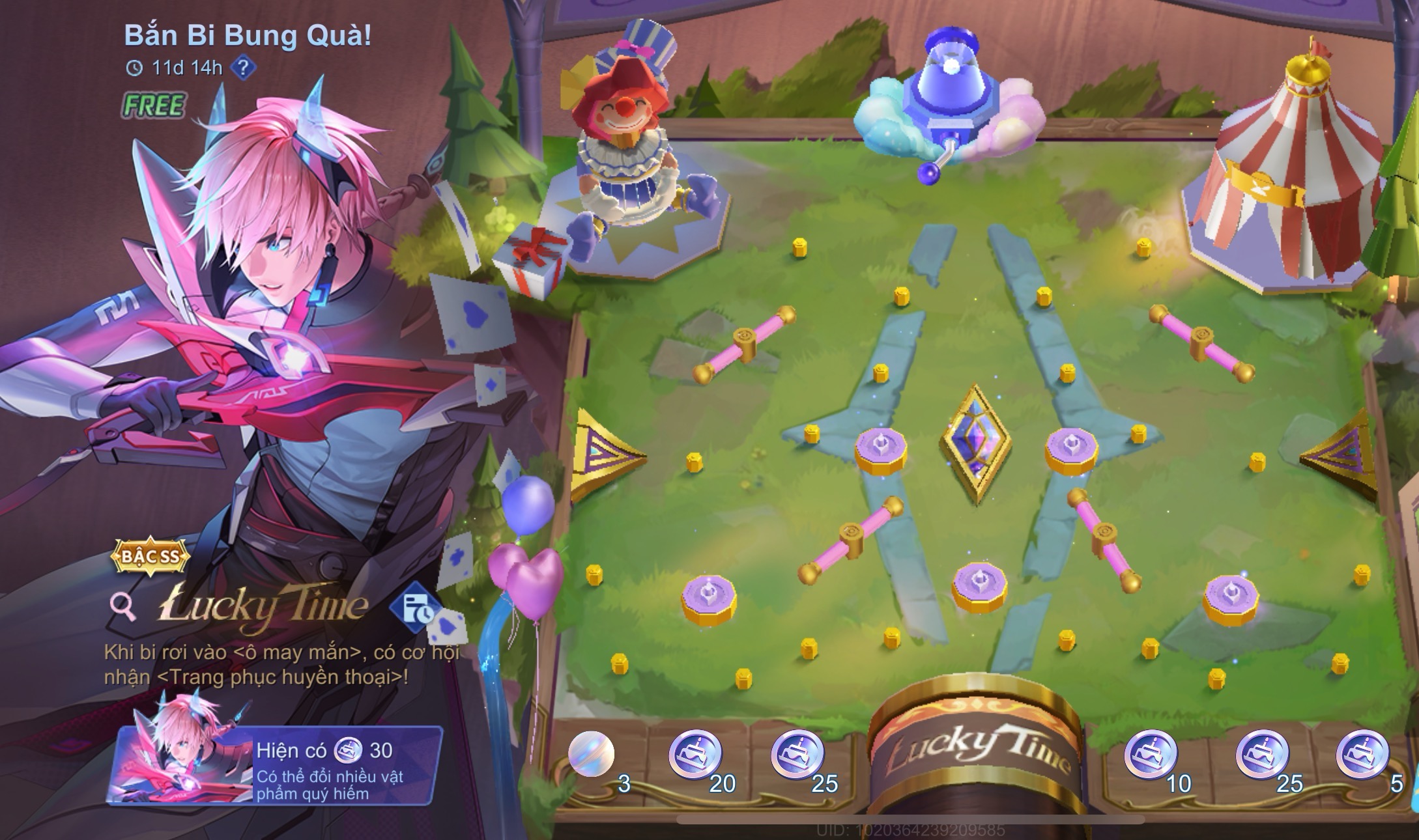Preview the skin with the magnifier icon
The height and width of the screenshot is (840, 1419).
(x=122, y=607)
